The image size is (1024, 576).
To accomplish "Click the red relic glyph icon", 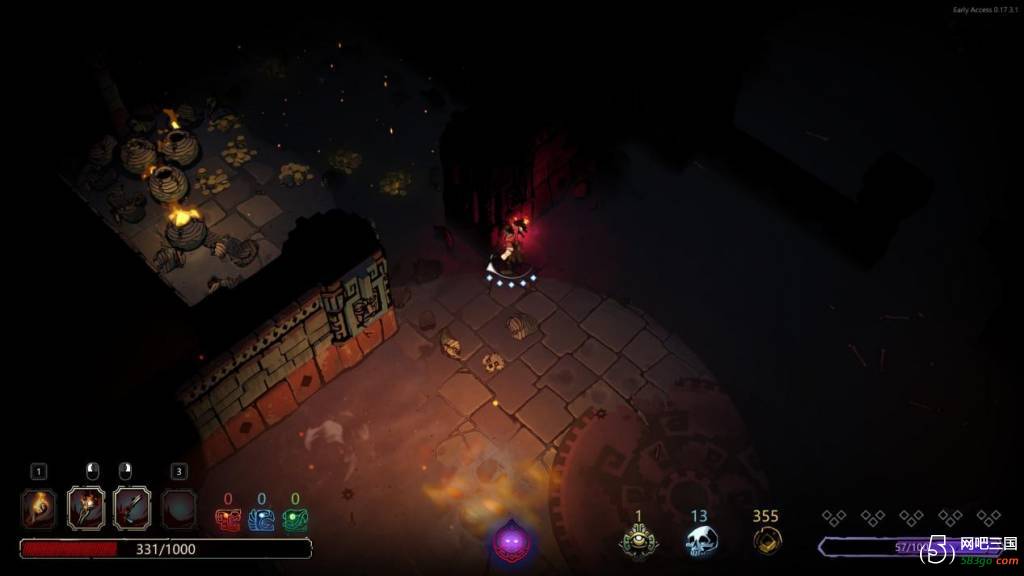I will click(228, 520).
